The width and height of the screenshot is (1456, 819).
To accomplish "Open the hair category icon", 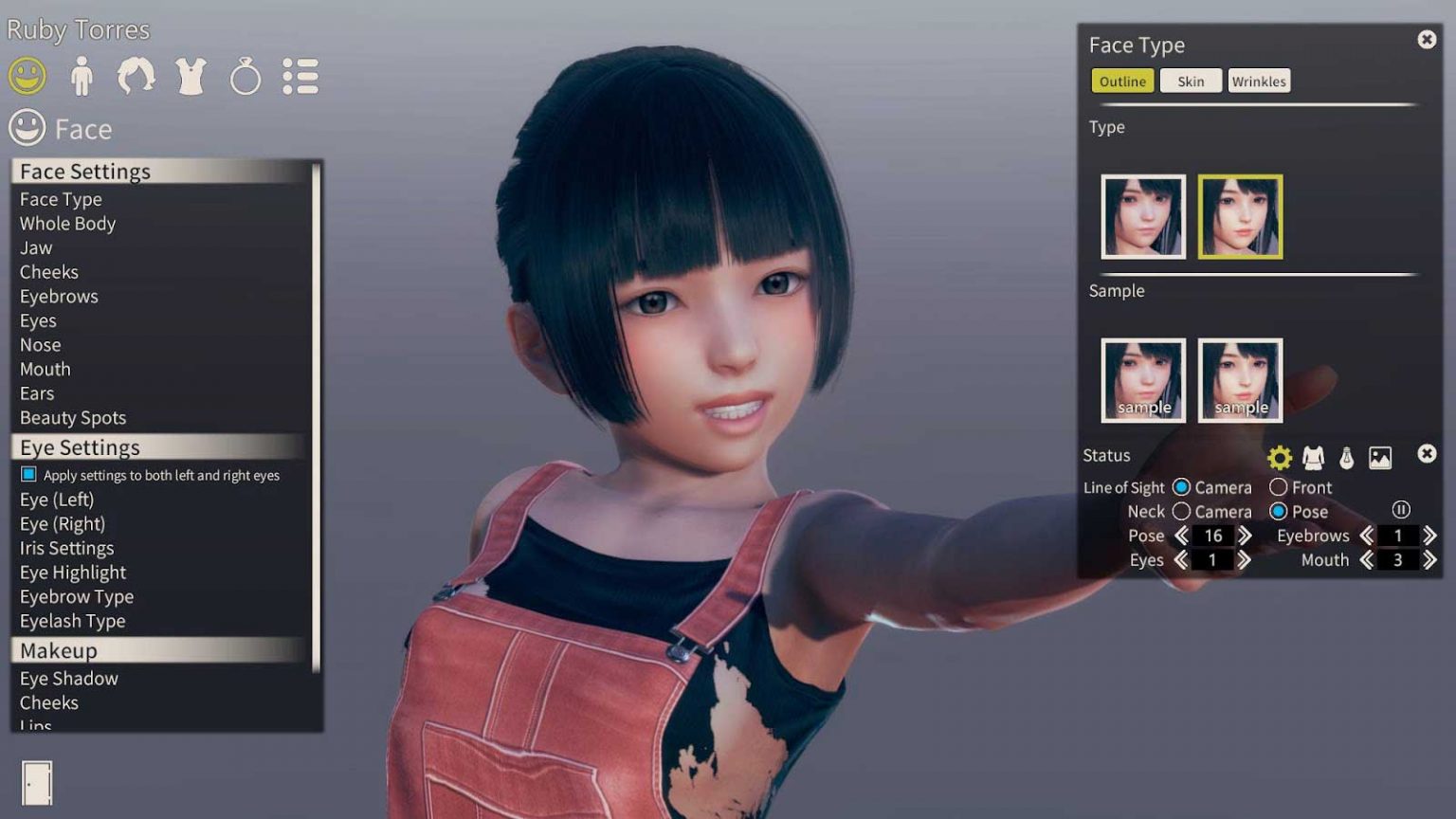I will (x=136, y=76).
